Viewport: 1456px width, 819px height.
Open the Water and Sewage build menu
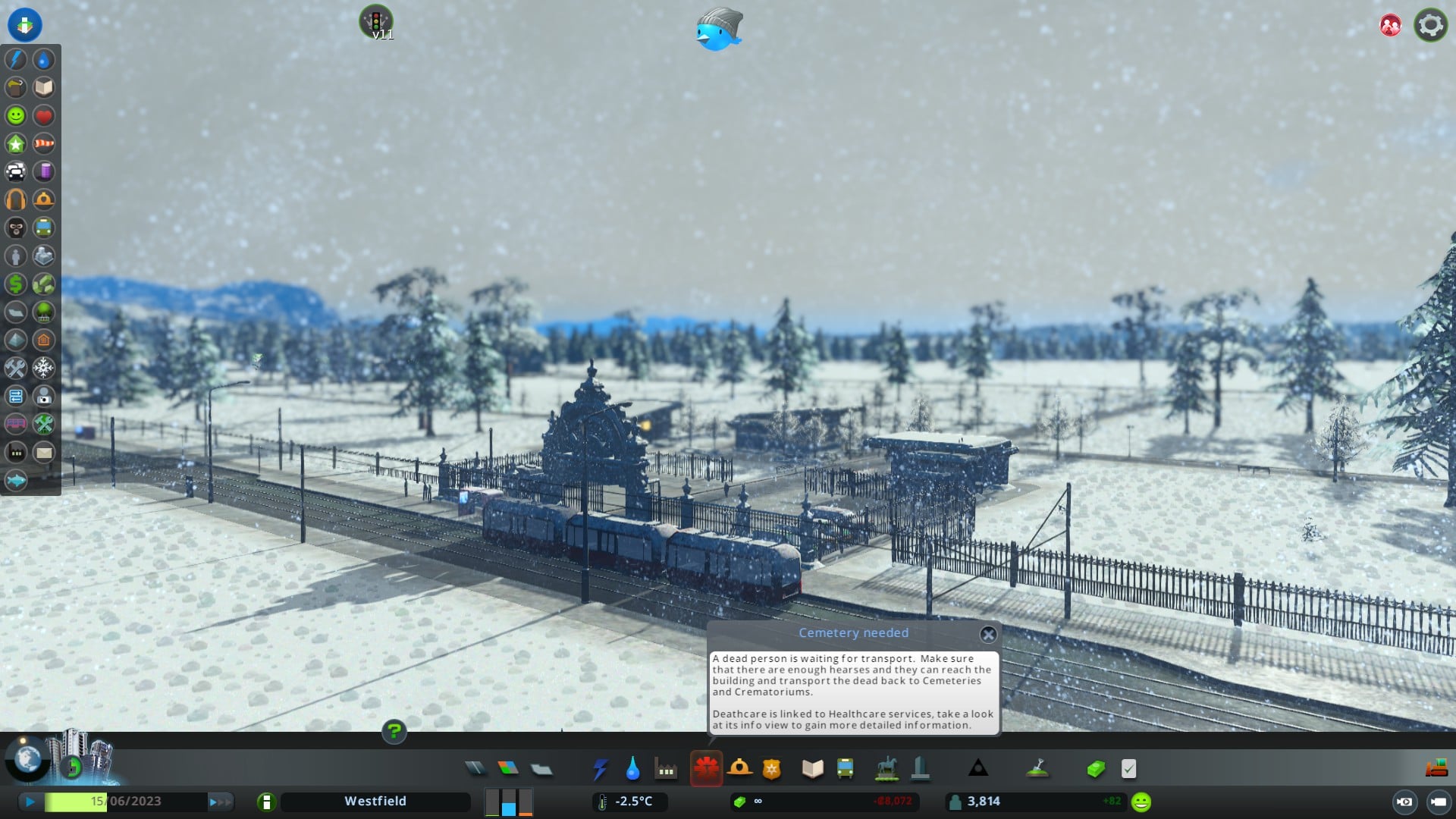coord(632,769)
